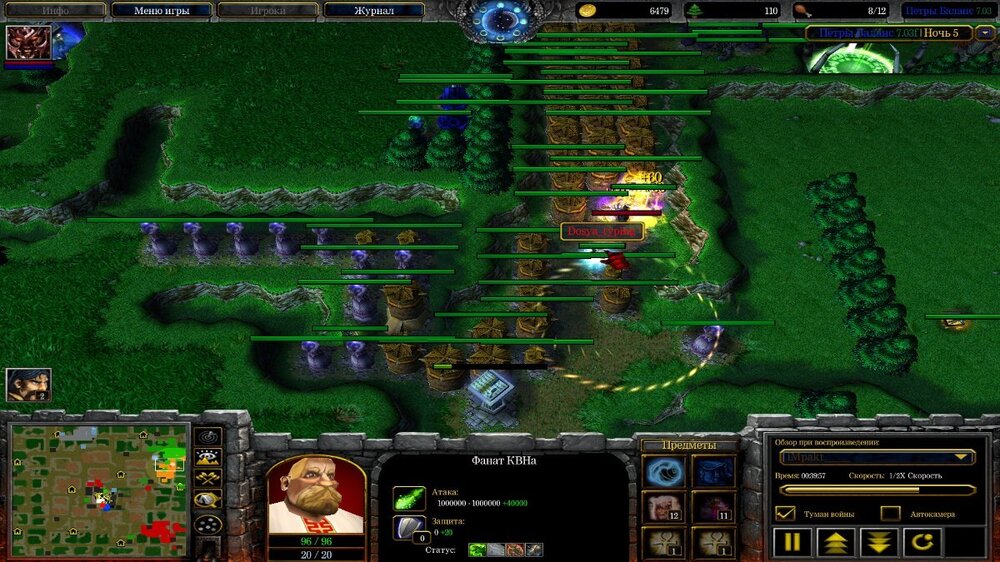This screenshot has width=1000, height=562.
Task: Activate the minimap signal ping button
Action: point(208,437)
